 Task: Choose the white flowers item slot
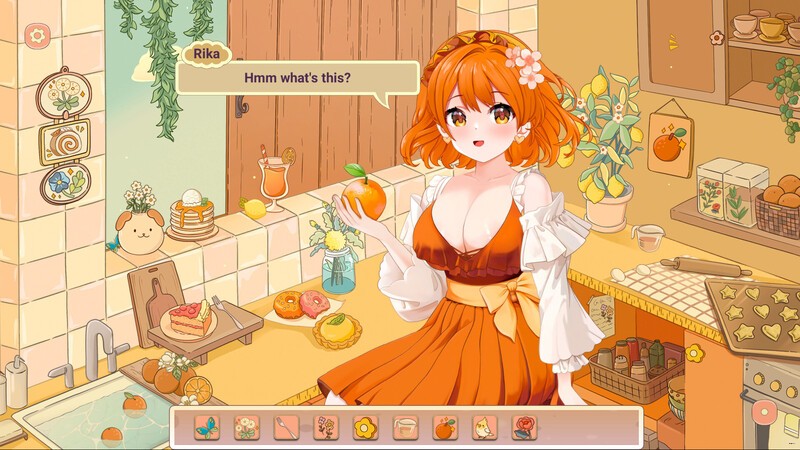pyautogui.click(x=246, y=428)
